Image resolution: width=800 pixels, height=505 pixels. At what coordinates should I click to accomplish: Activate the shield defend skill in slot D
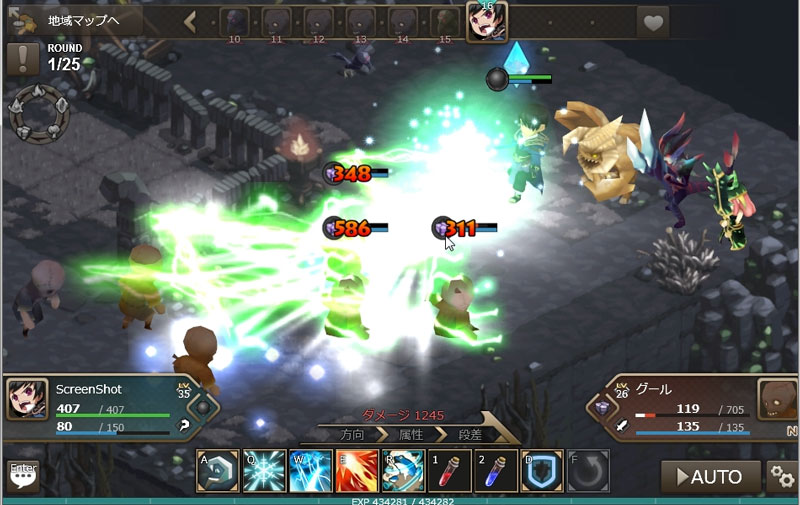tap(542, 470)
